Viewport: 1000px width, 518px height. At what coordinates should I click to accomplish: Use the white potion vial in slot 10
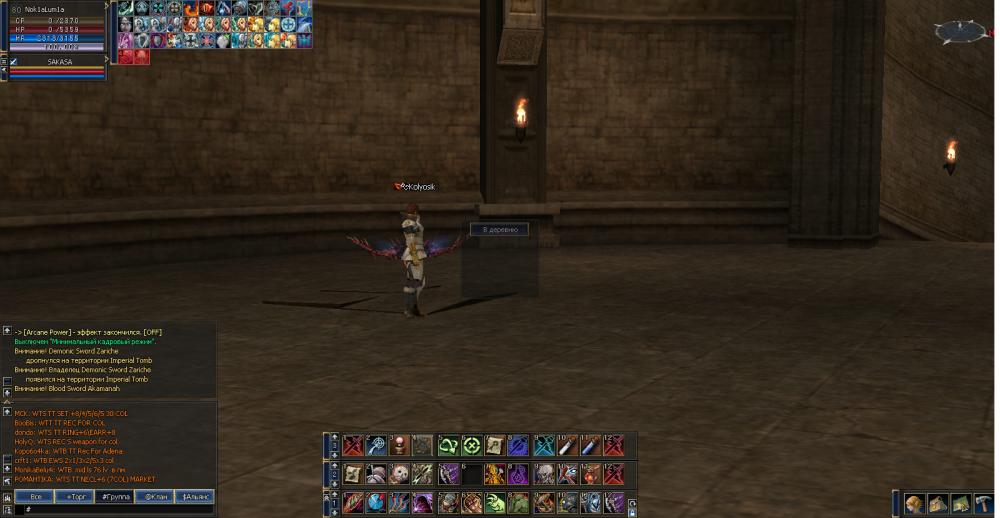[x=567, y=446]
